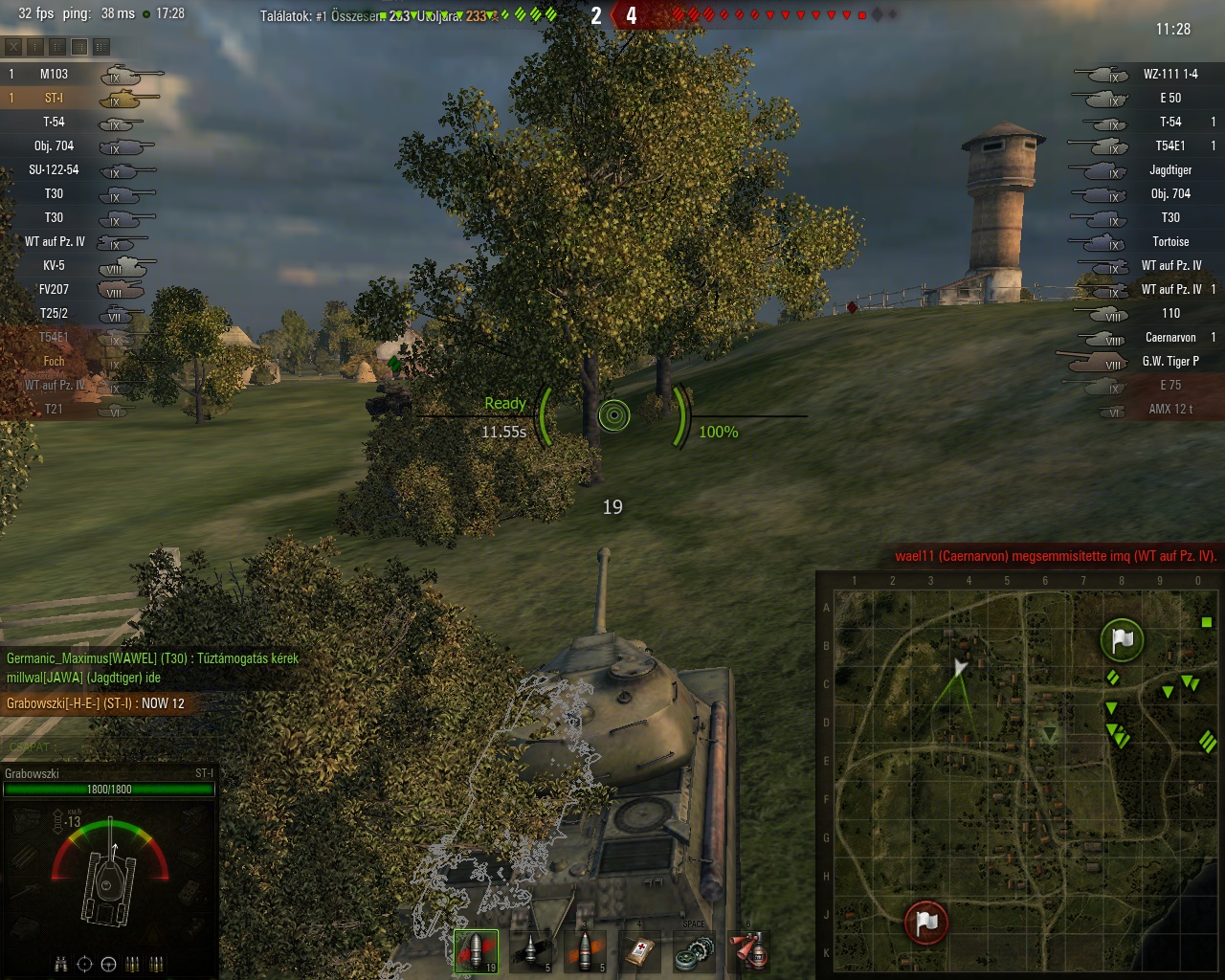Image resolution: width=1225 pixels, height=980 pixels.
Task: Use the fire extinguisher consumable
Action: 749,950
